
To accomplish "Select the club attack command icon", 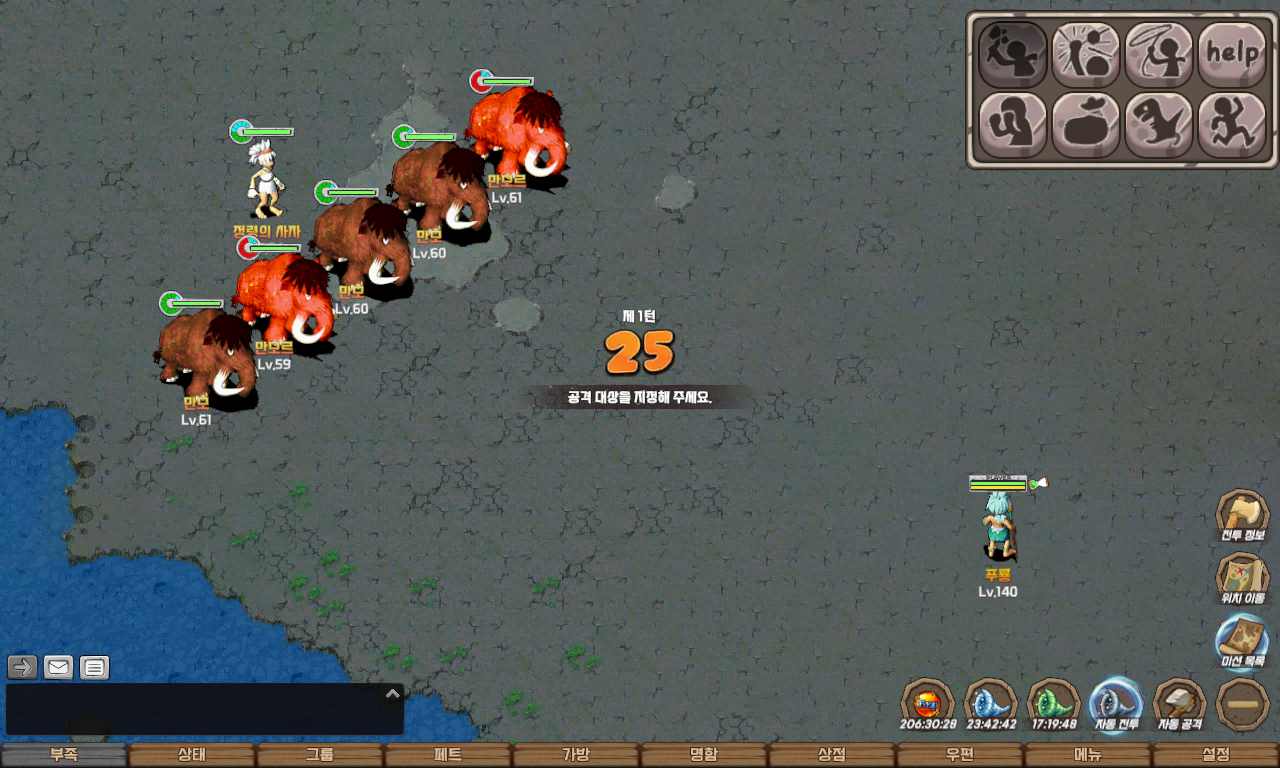I will 1012,53.
